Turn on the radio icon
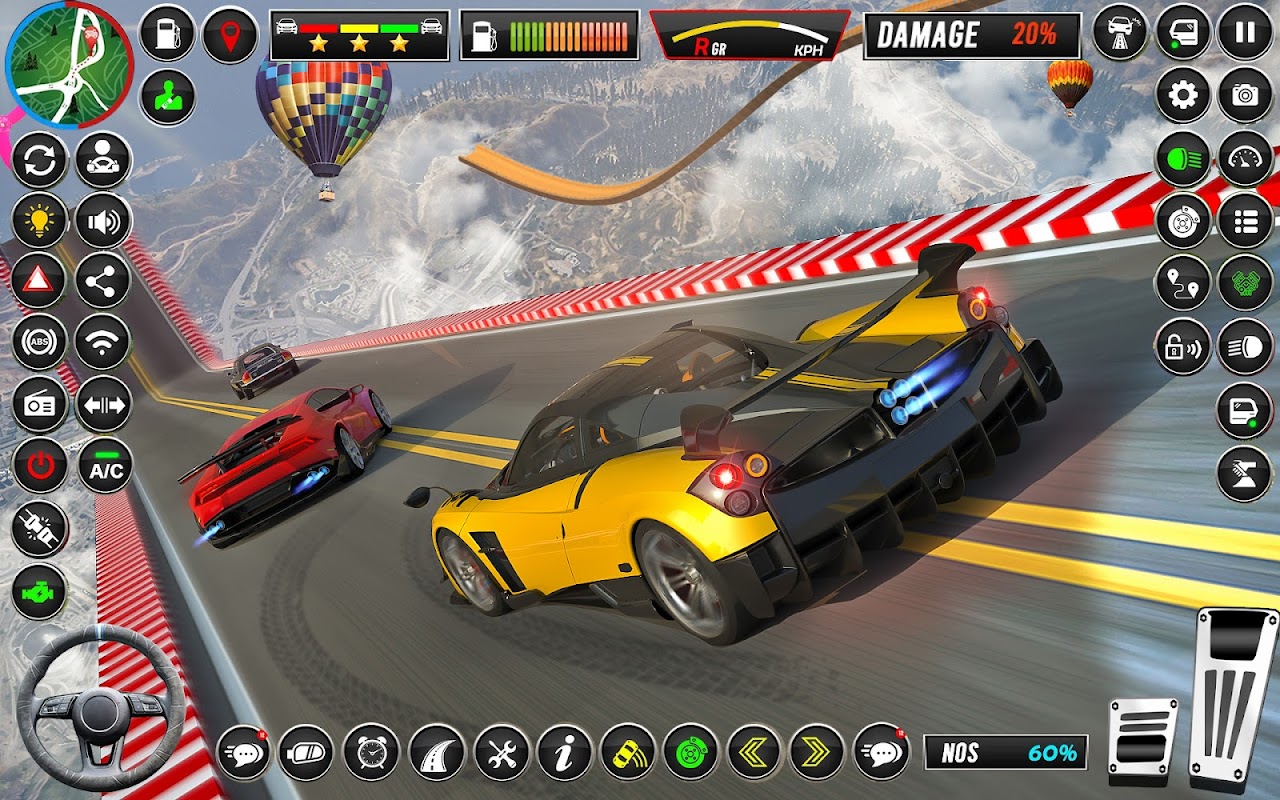The image size is (1280, 800). click(x=40, y=405)
